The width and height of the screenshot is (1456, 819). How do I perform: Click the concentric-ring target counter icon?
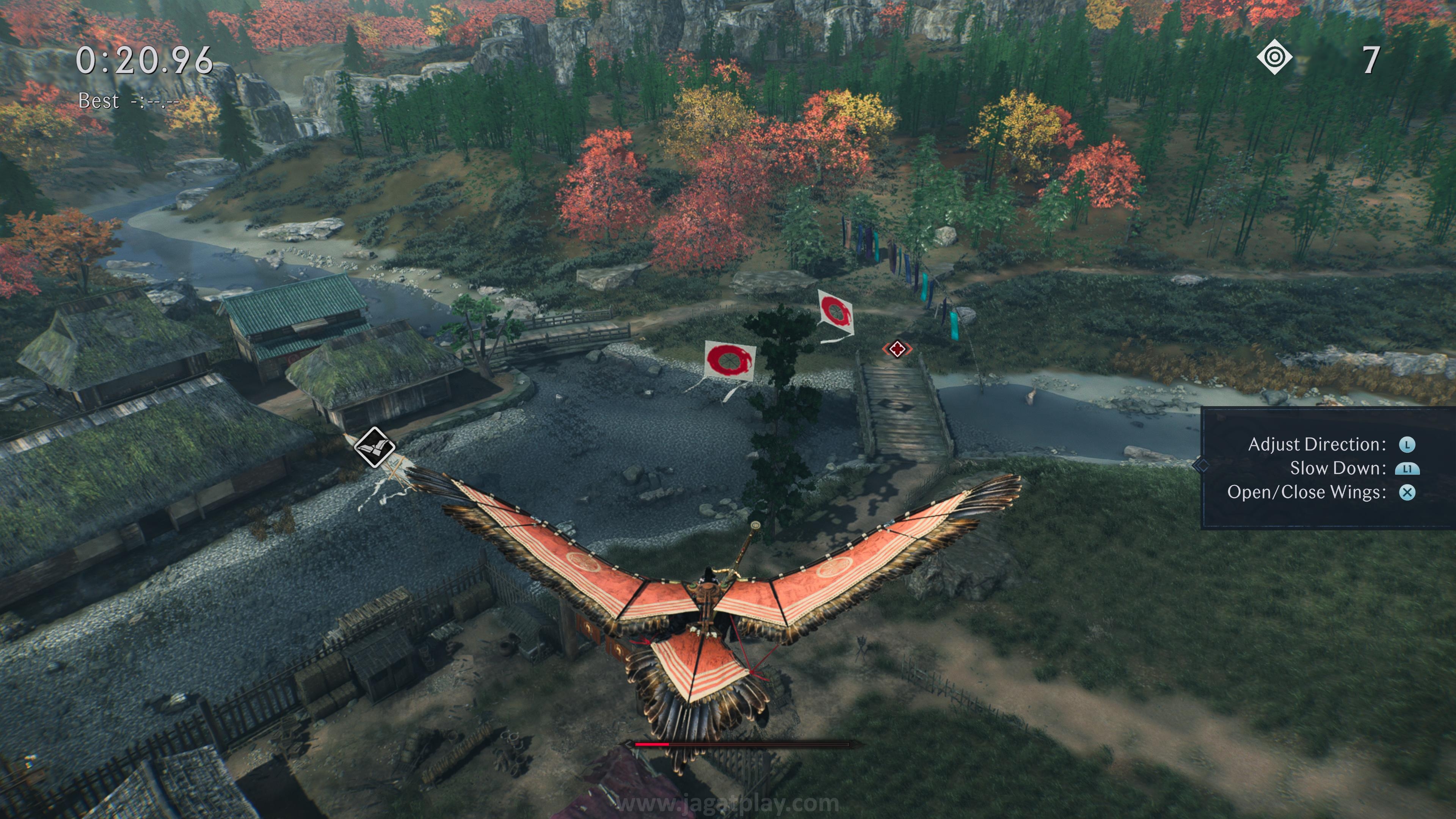coord(1274,58)
